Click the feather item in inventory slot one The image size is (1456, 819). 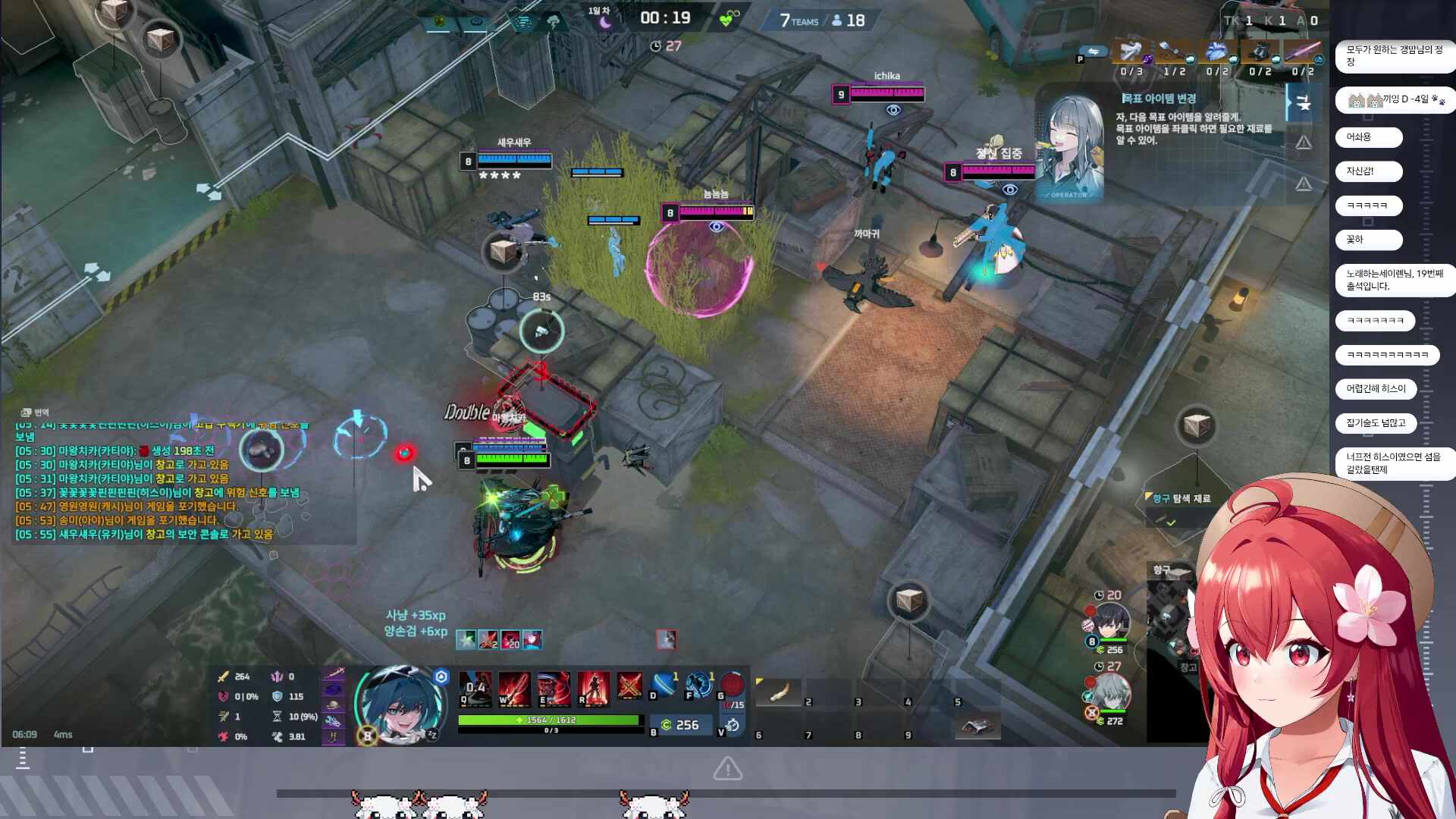[779, 692]
